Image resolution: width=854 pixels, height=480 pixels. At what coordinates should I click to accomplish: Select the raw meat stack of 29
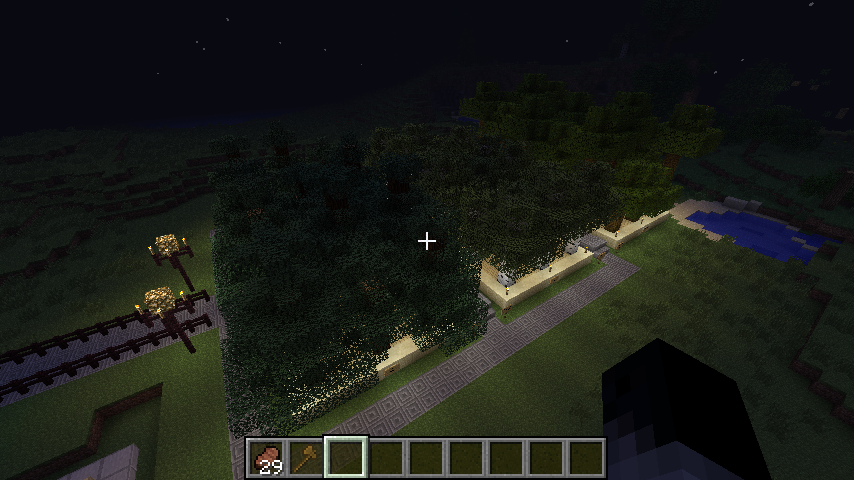pos(266,458)
